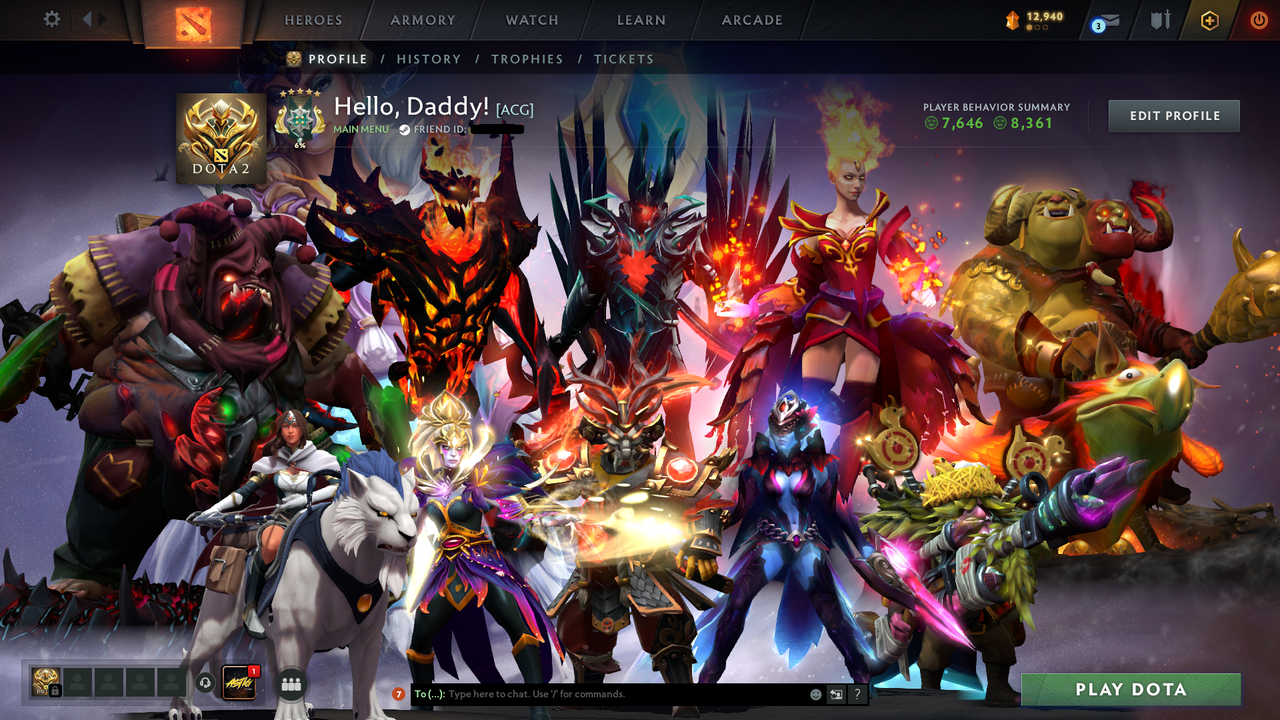
Task: Open the Dota Plus subscription icon
Action: (x=1210, y=19)
